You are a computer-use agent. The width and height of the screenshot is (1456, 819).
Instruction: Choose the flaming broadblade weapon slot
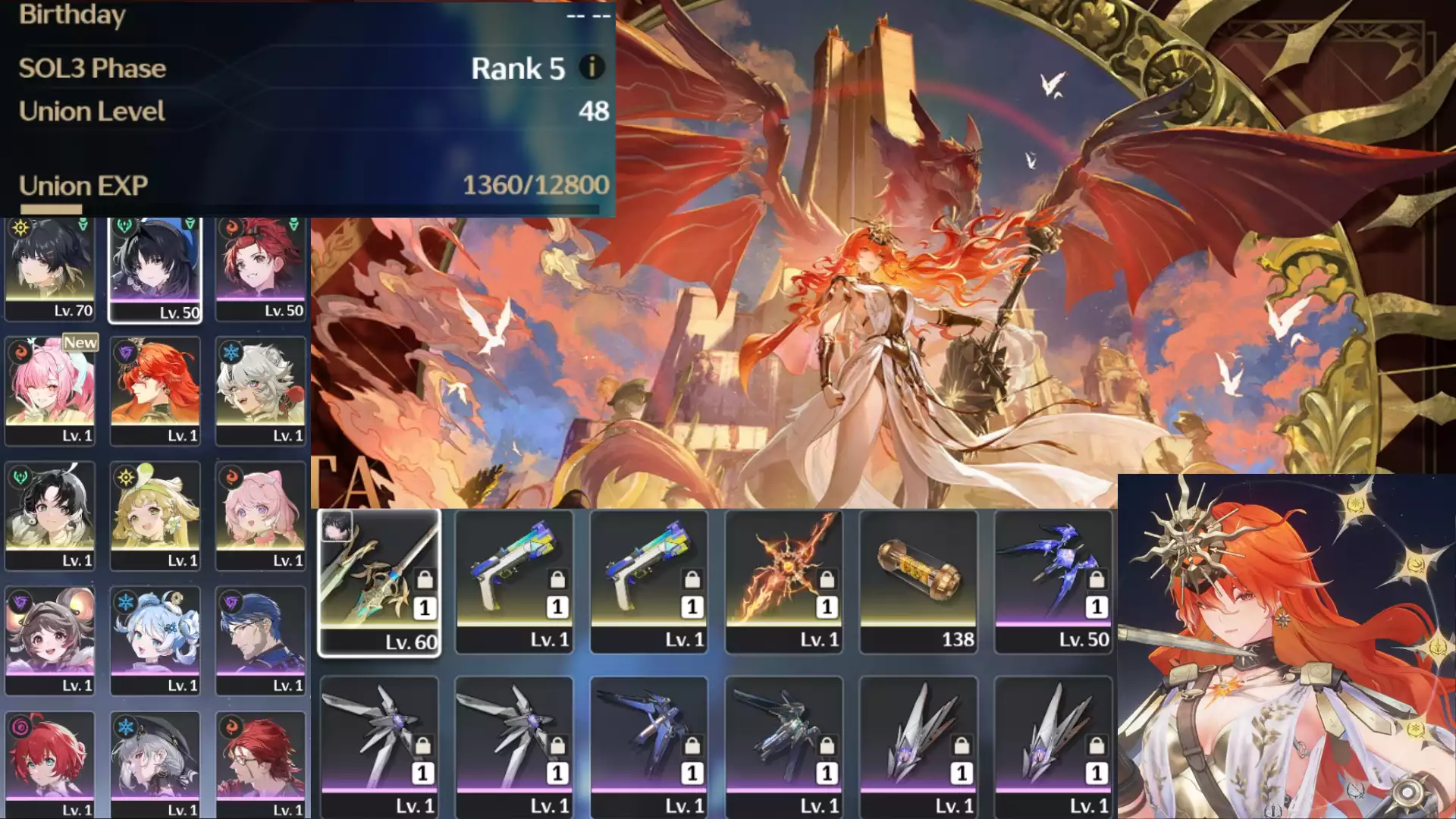pos(784,582)
